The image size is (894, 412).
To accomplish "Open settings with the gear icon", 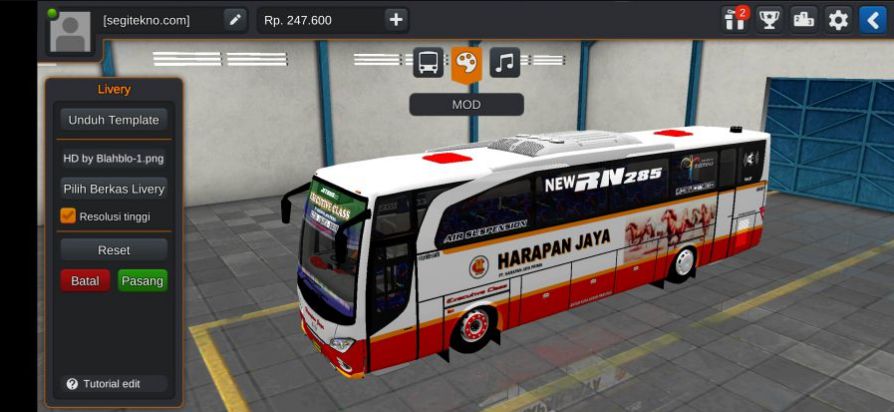I will [x=838, y=19].
